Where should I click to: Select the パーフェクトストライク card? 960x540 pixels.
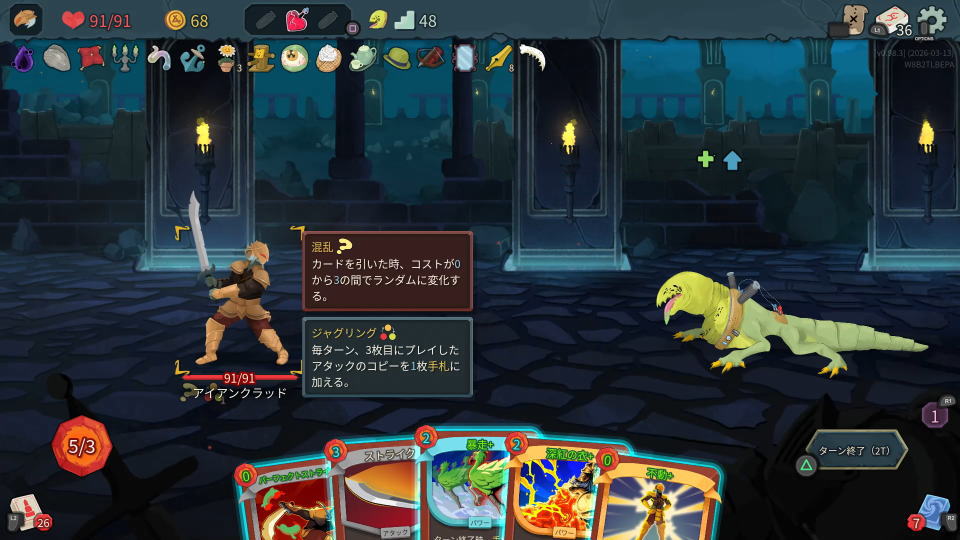click(285, 505)
